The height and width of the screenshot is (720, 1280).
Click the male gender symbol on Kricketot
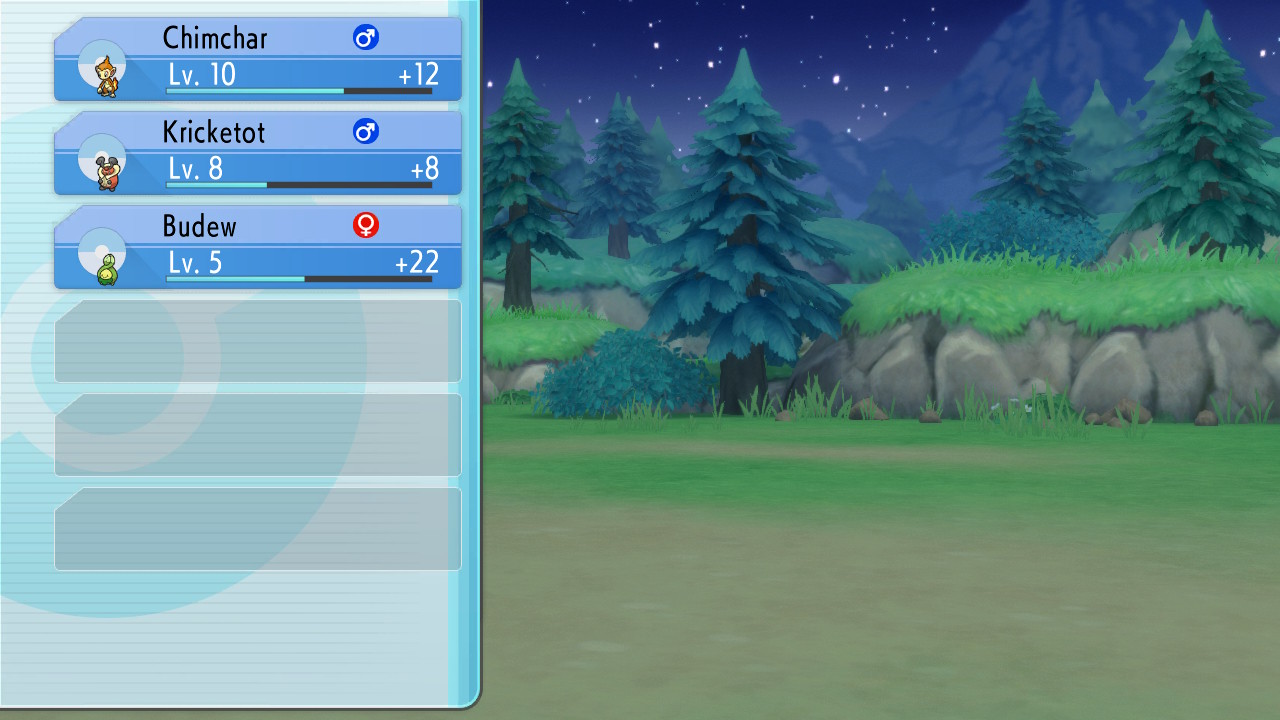click(x=366, y=130)
